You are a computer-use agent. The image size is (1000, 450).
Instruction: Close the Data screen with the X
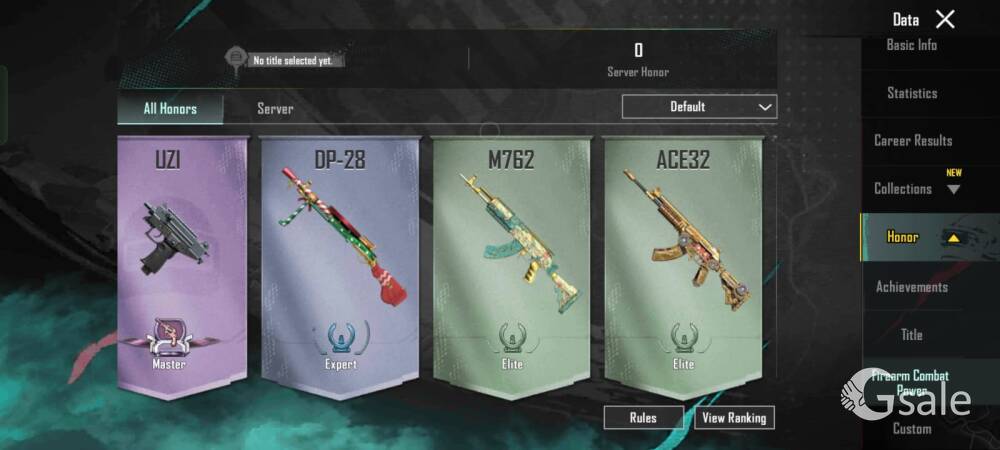(x=945, y=19)
